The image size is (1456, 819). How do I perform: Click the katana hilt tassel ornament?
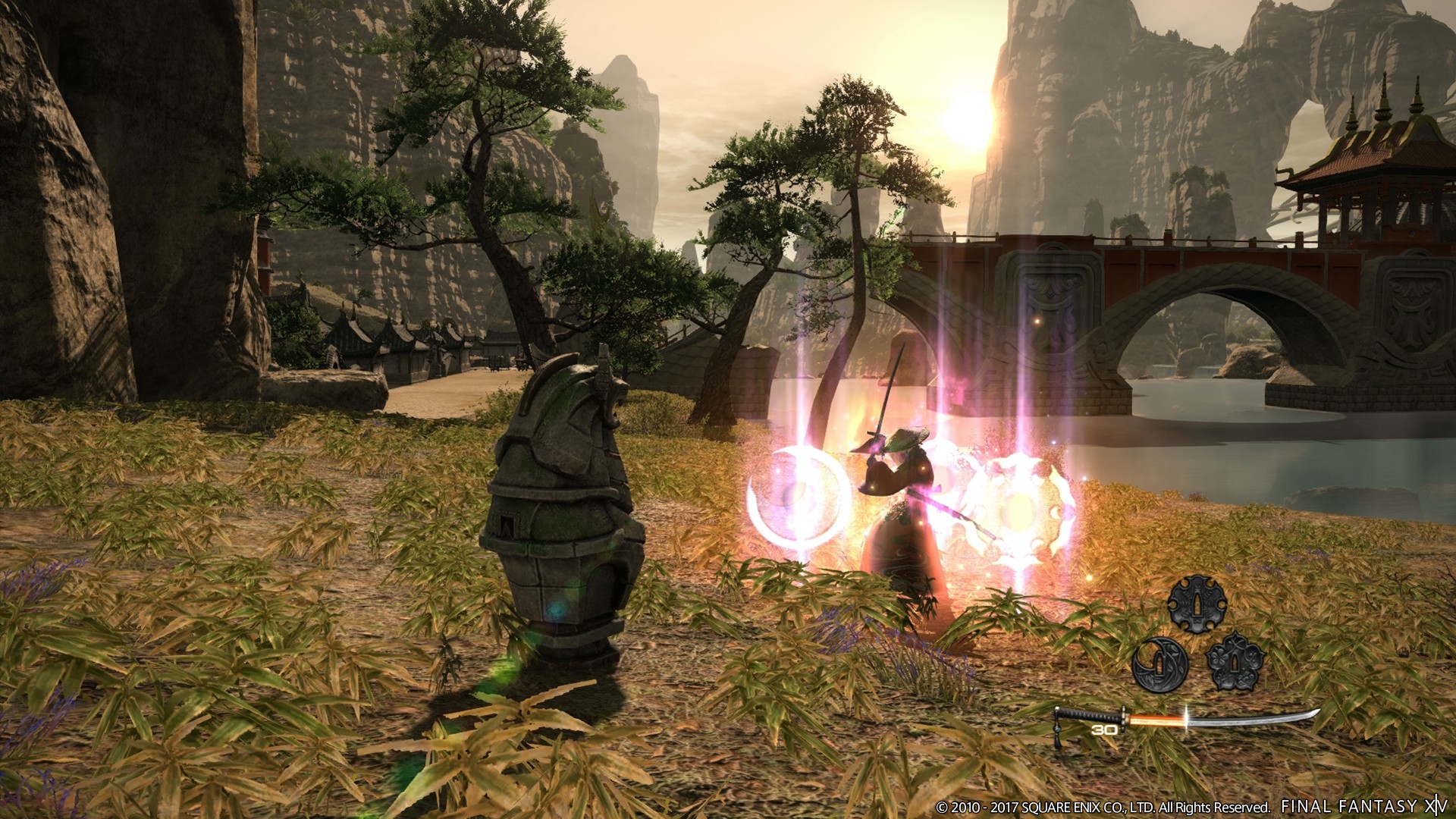tap(1059, 730)
